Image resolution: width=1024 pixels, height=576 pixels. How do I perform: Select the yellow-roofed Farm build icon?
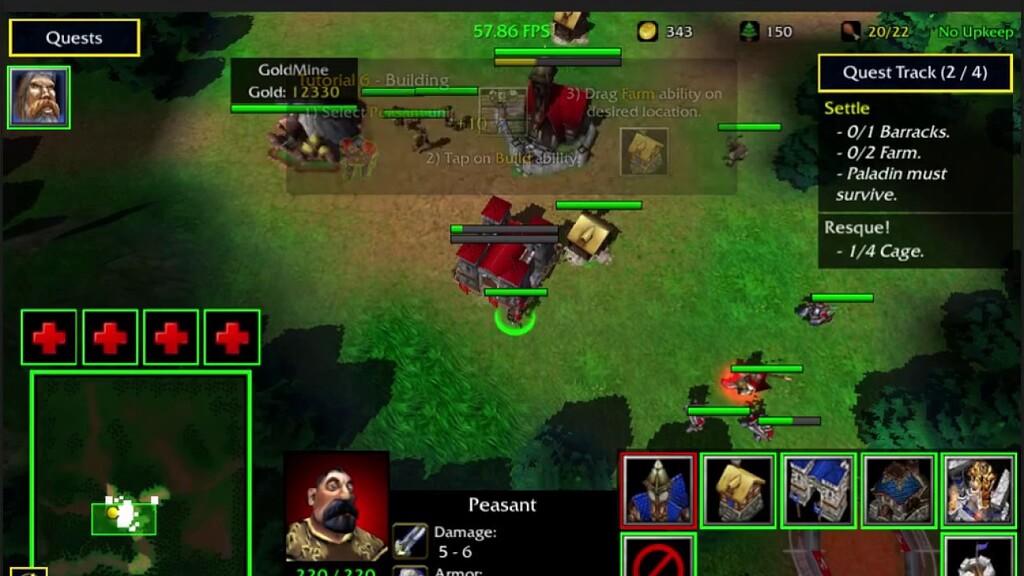pyautogui.click(x=738, y=490)
